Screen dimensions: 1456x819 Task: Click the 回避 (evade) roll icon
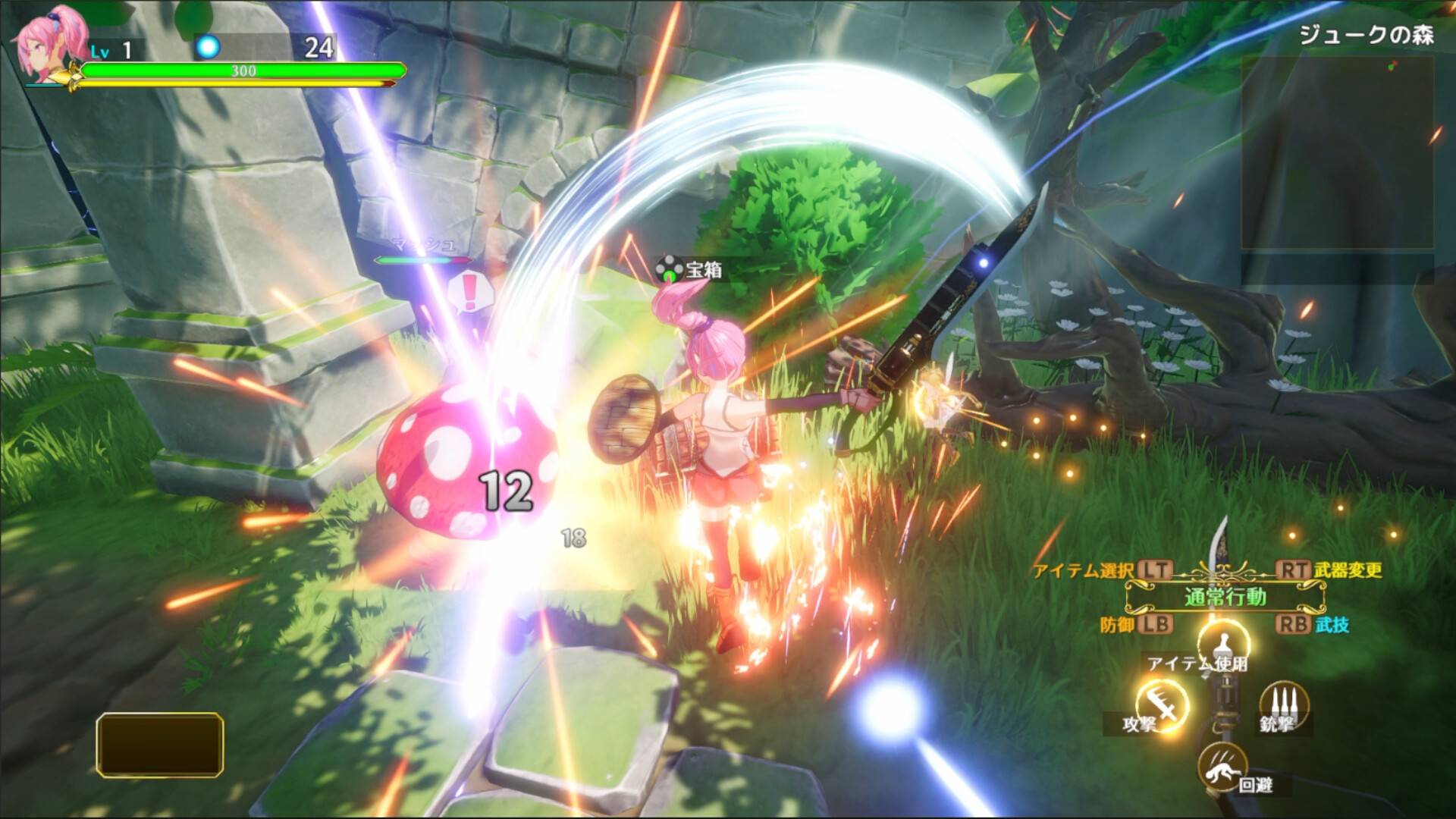click(x=1225, y=766)
